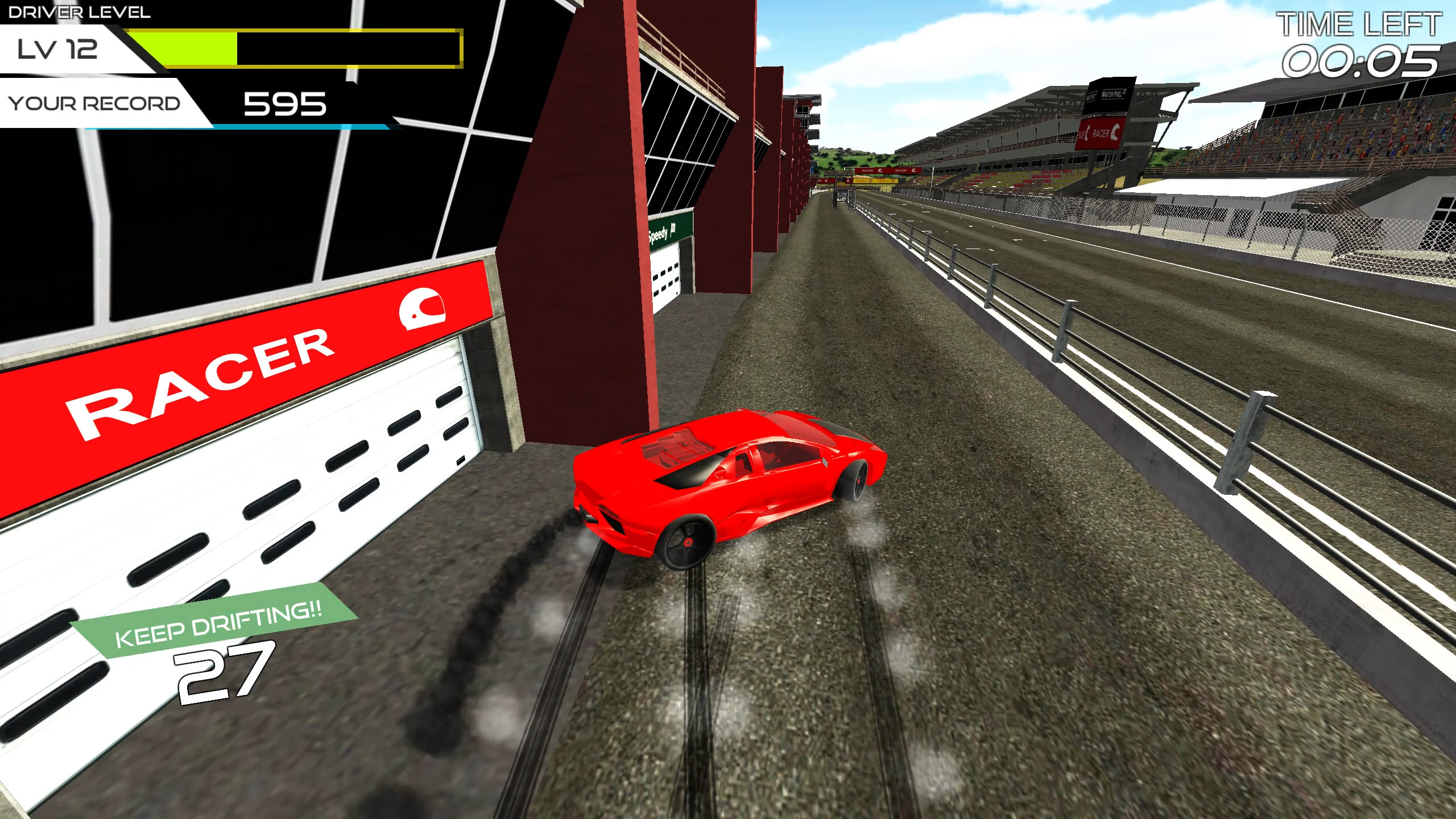The height and width of the screenshot is (819, 1456).
Task: Tap the RACER billboard on the far grandstand
Action: pyautogui.click(x=1101, y=133)
